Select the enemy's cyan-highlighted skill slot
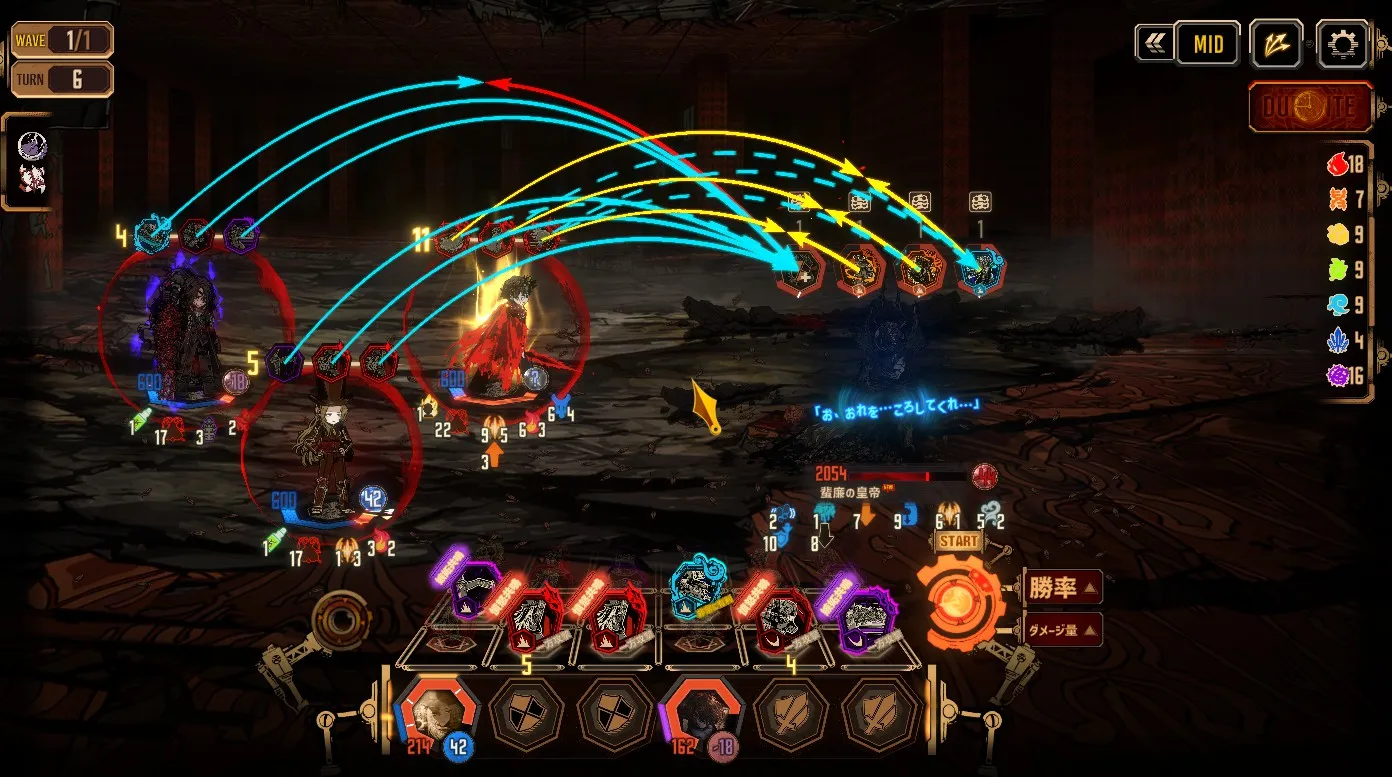This screenshot has height=777, width=1392. click(x=980, y=268)
